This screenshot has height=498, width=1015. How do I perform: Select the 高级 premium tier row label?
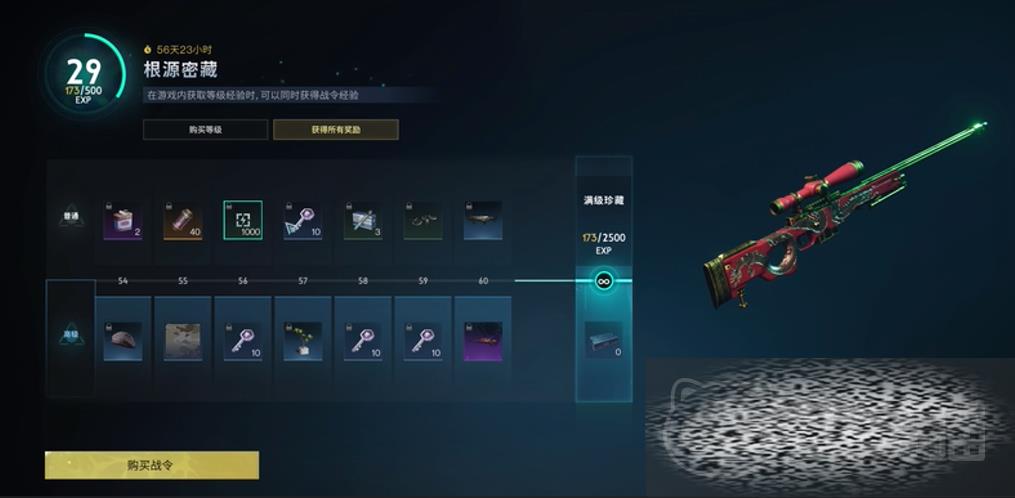click(71, 337)
